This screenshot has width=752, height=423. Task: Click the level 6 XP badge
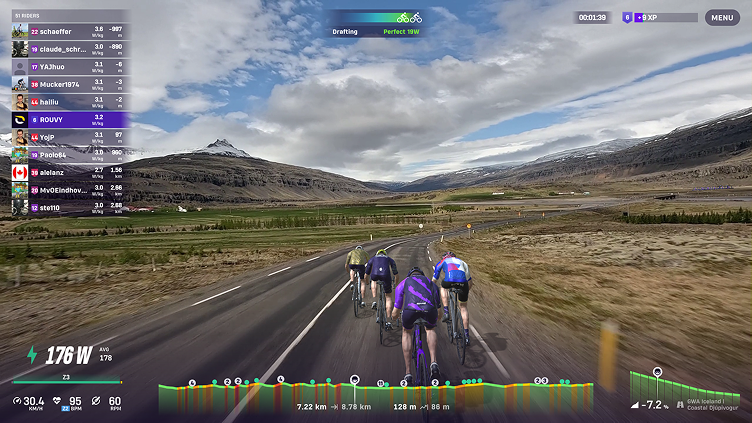pyautogui.click(x=627, y=17)
